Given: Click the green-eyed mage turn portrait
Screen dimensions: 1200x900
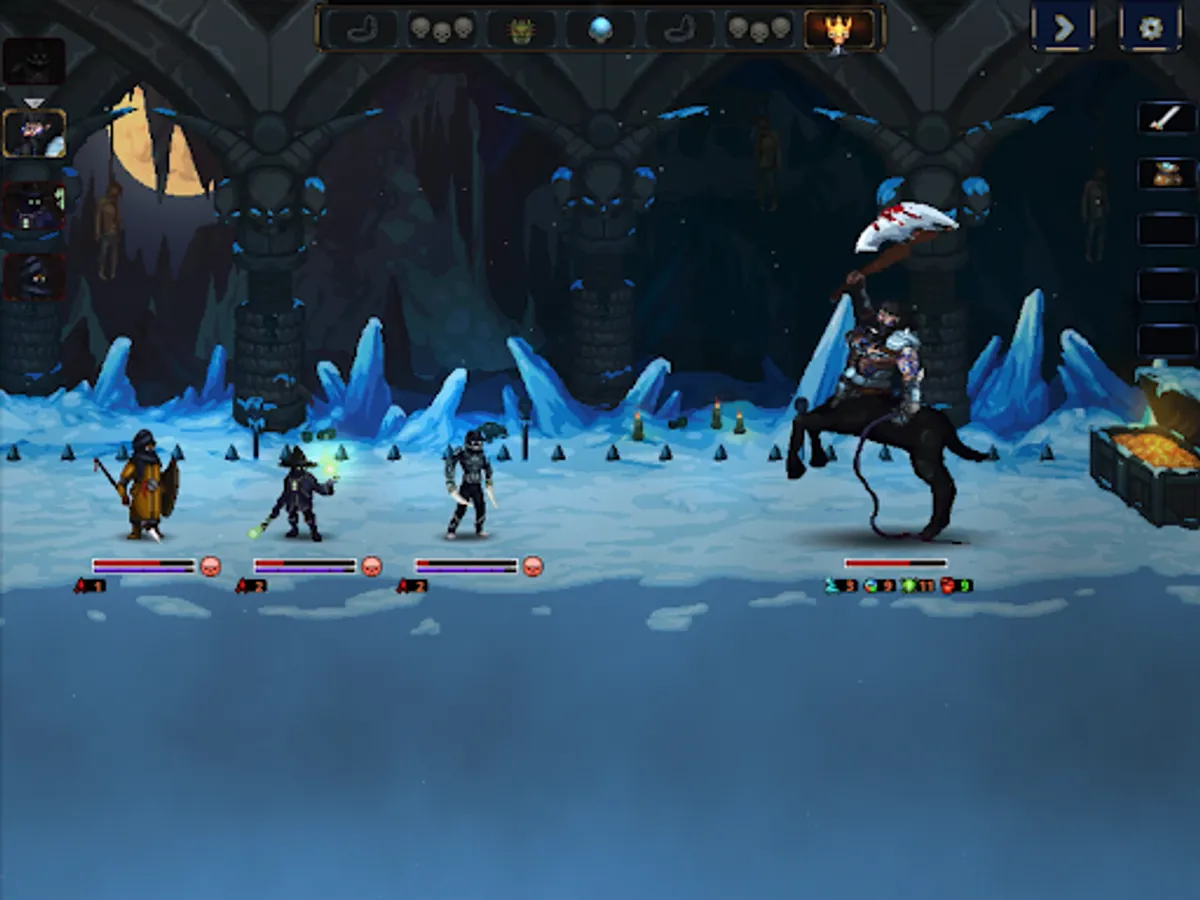Looking at the screenshot, I should 35,208.
